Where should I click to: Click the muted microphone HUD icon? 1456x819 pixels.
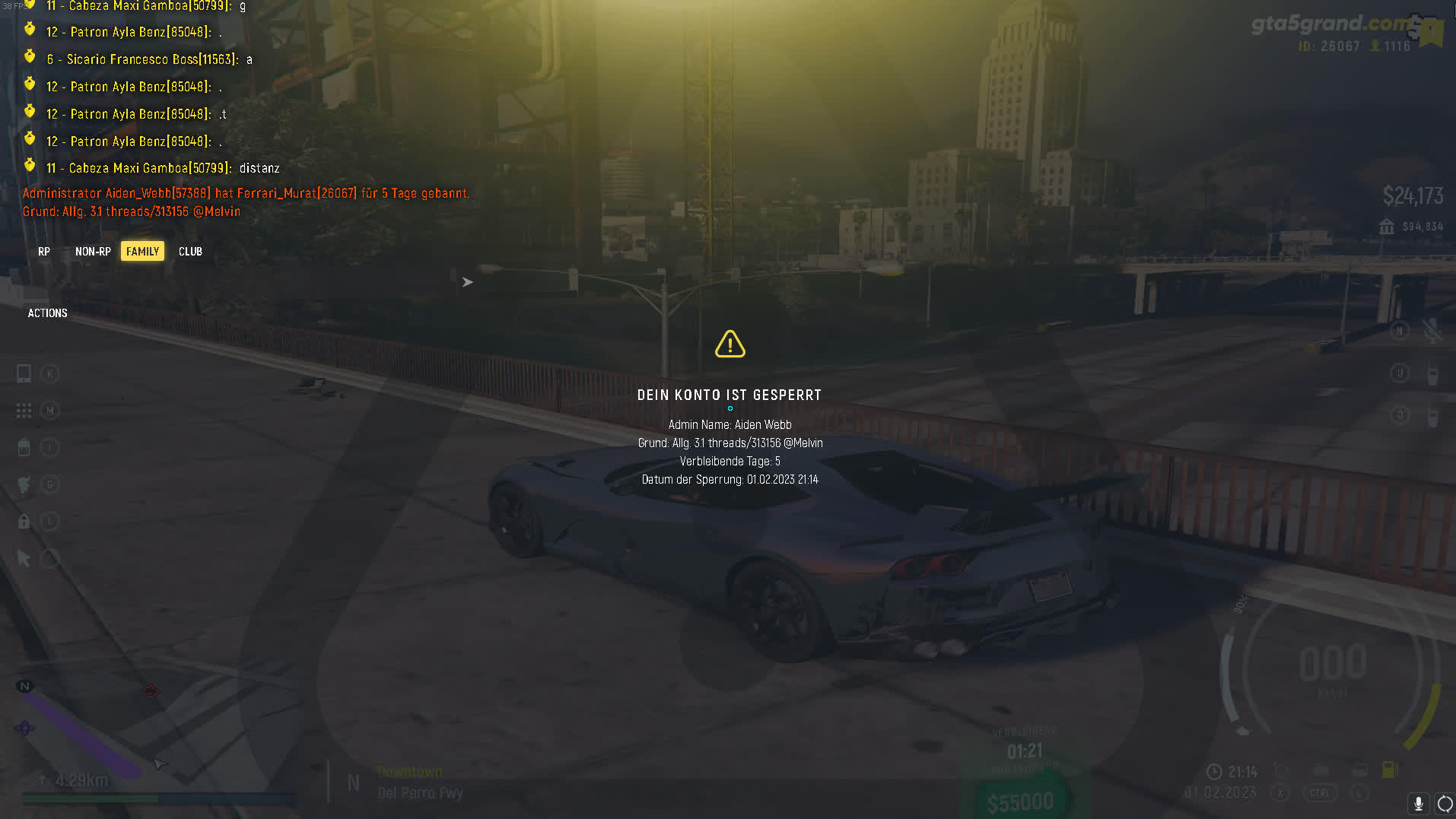[x=1432, y=331]
